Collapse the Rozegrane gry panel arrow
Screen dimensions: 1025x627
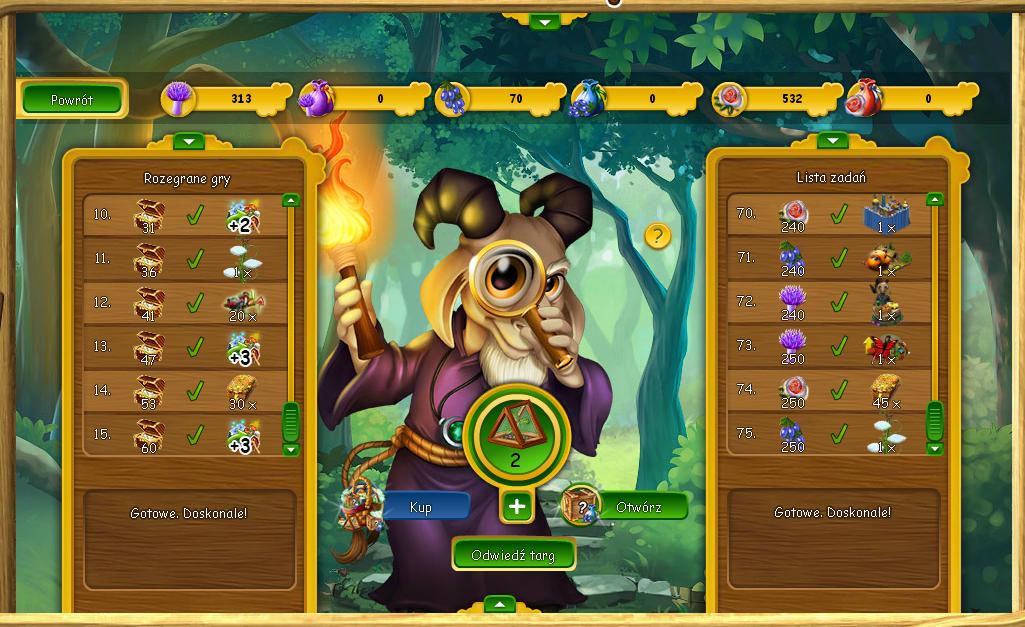[x=188, y=142]
